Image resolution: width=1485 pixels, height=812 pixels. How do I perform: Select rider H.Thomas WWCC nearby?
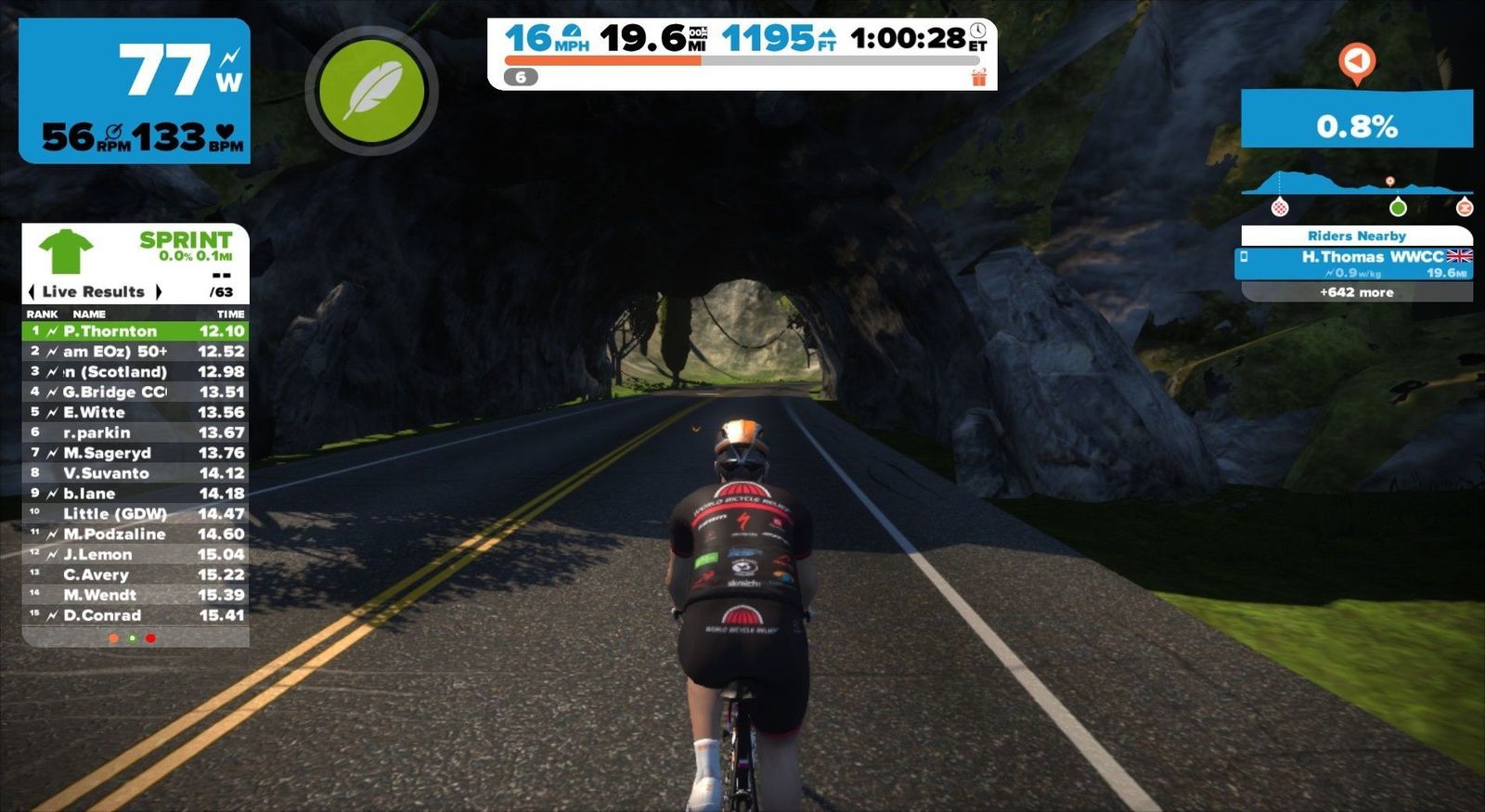click(x=1356, y=263)
